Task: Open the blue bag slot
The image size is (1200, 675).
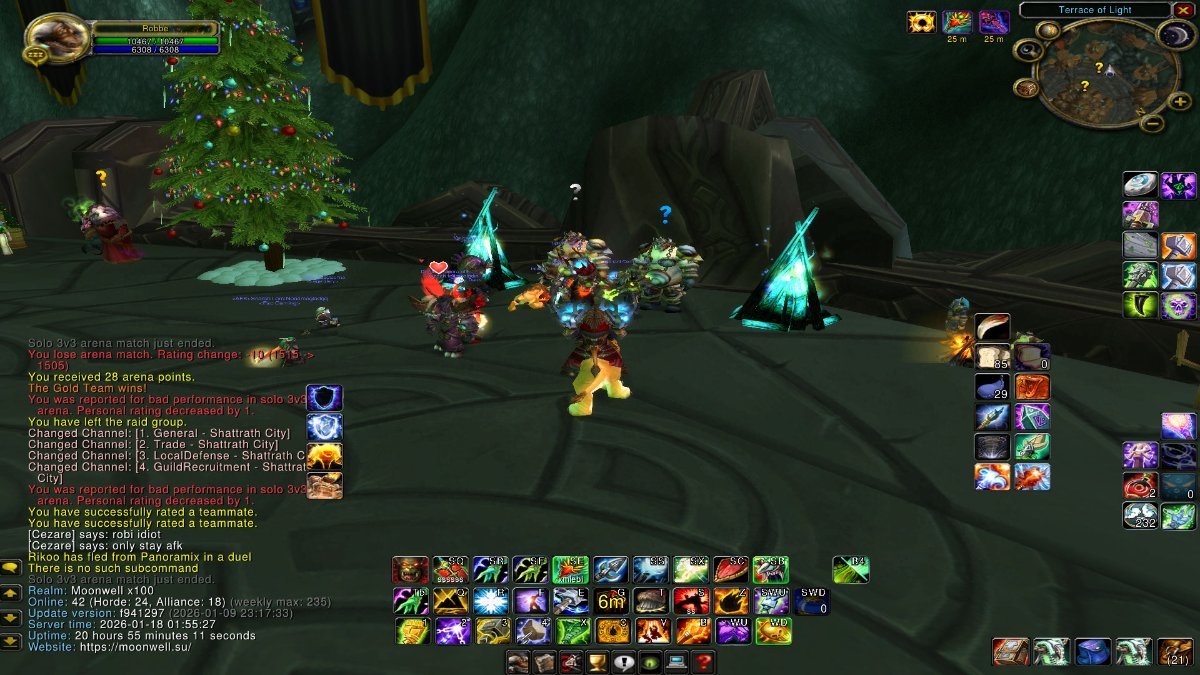Action: point(1093,652)
